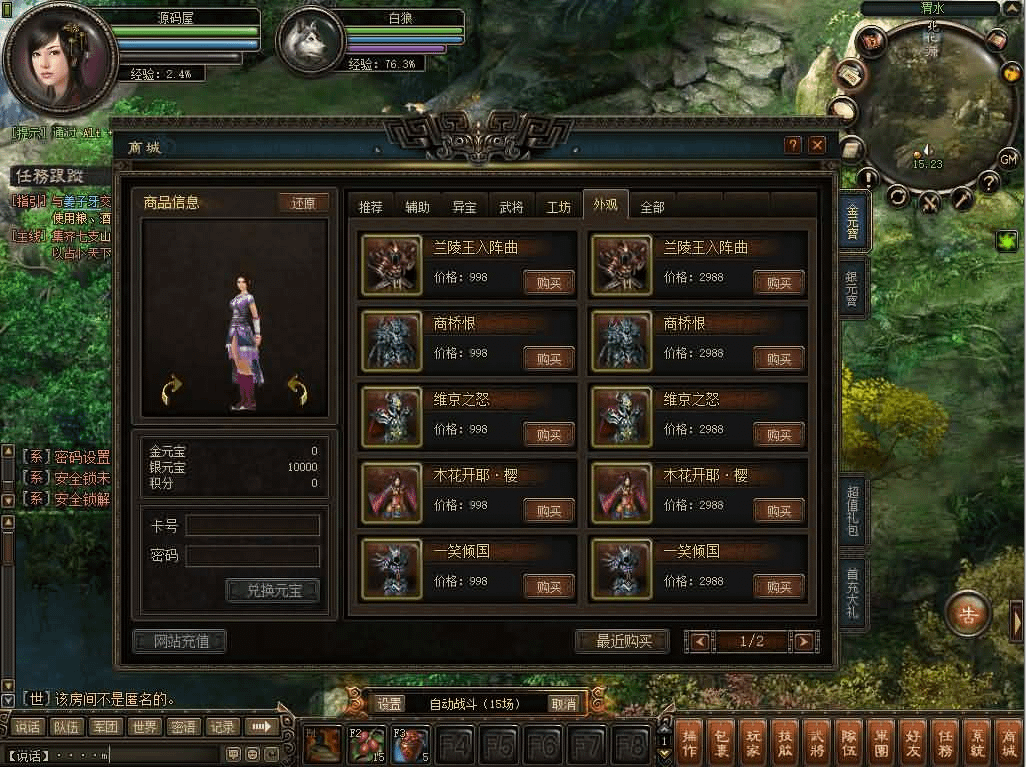Open 网站充值 website recharge

click(x=180, y=641)
